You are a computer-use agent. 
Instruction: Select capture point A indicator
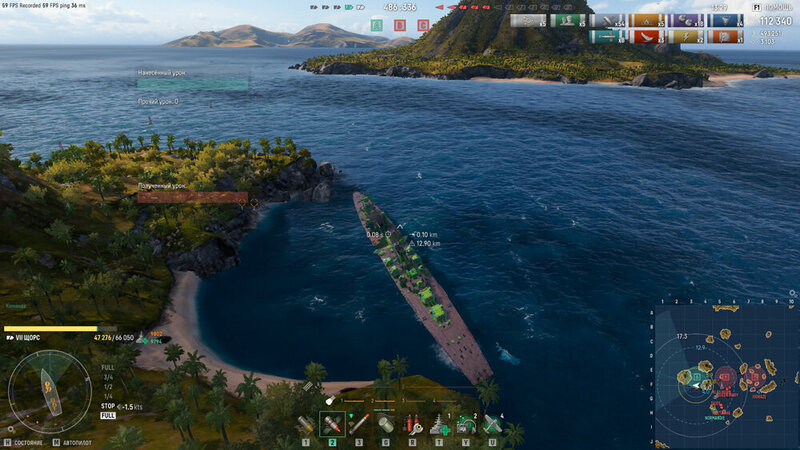376,25
